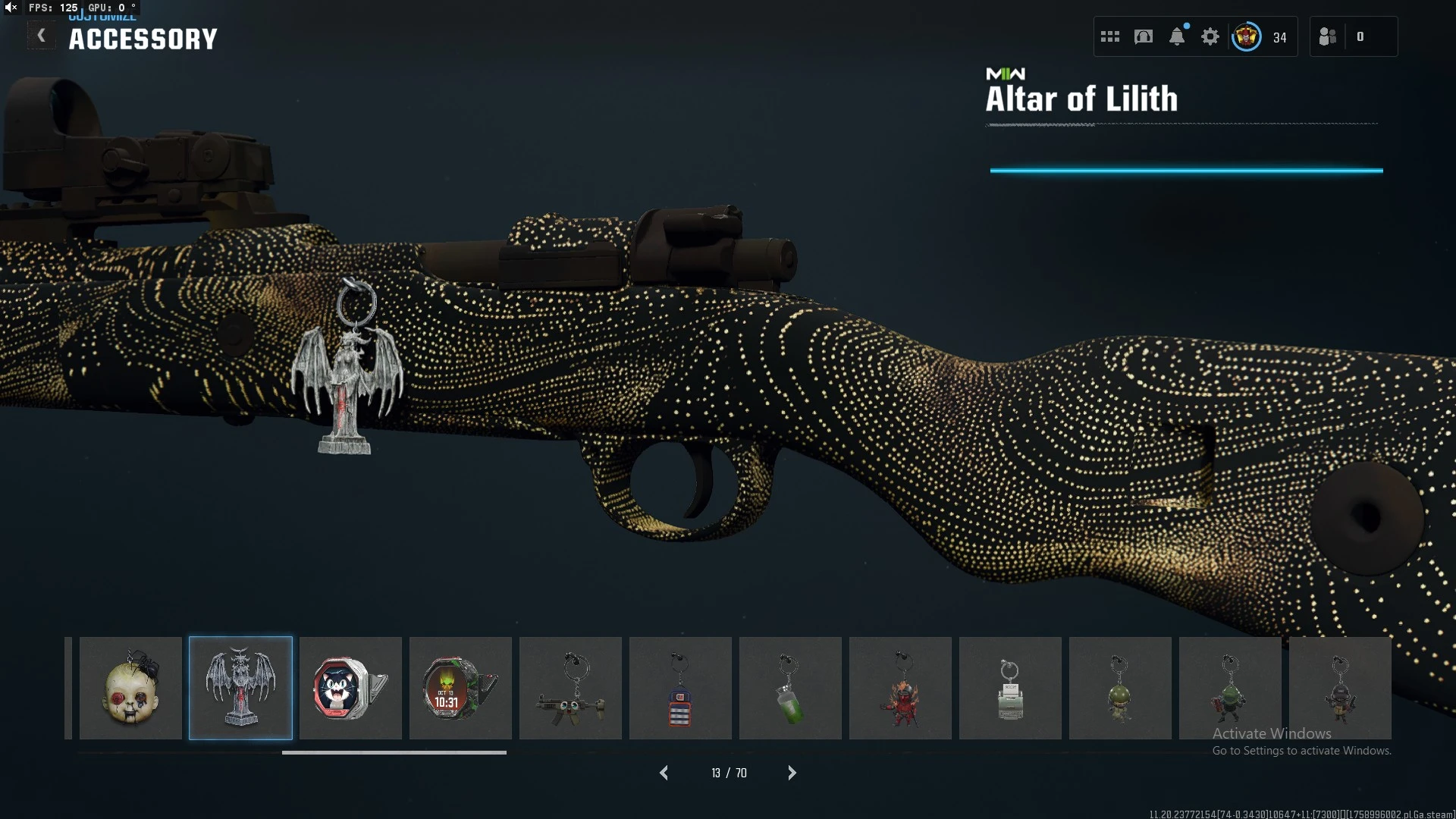The width and height of the screenshot is (1456, 819).
Task: Pick the 10:31 skull watch accessory
Action: click(460, 688)
